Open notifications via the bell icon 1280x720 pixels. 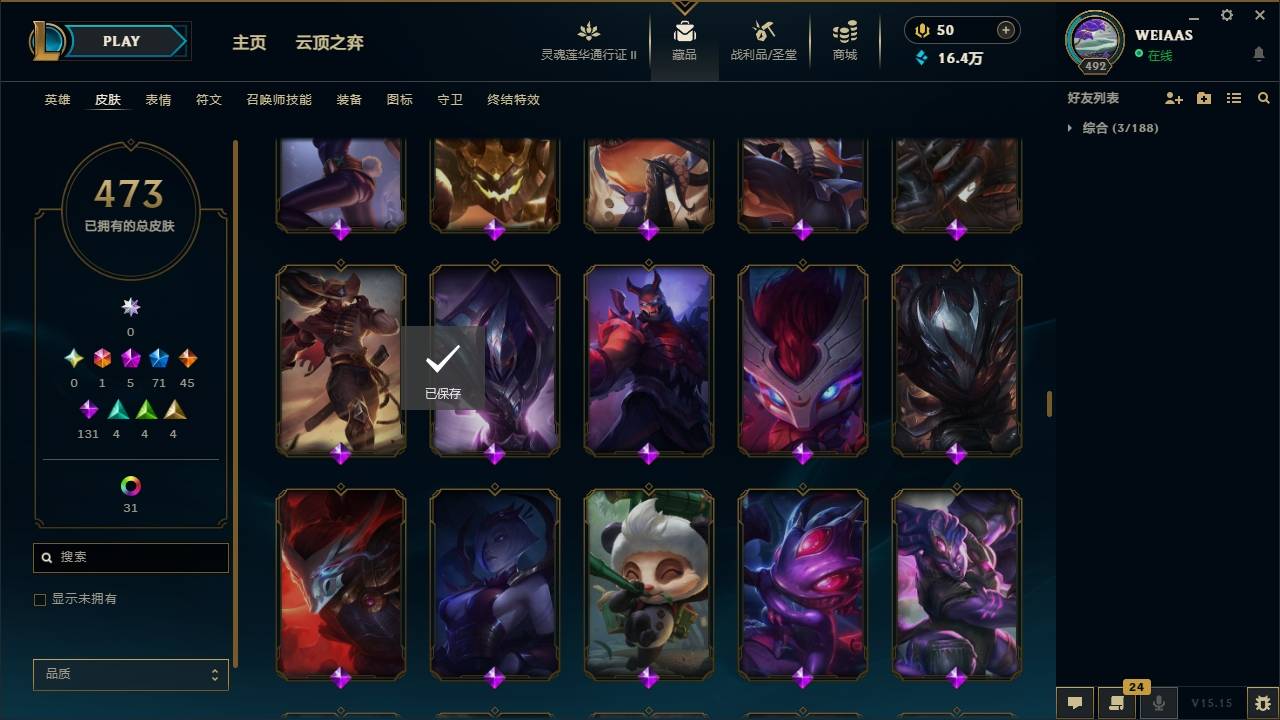pyautogui.click(x=1258, y=52)
